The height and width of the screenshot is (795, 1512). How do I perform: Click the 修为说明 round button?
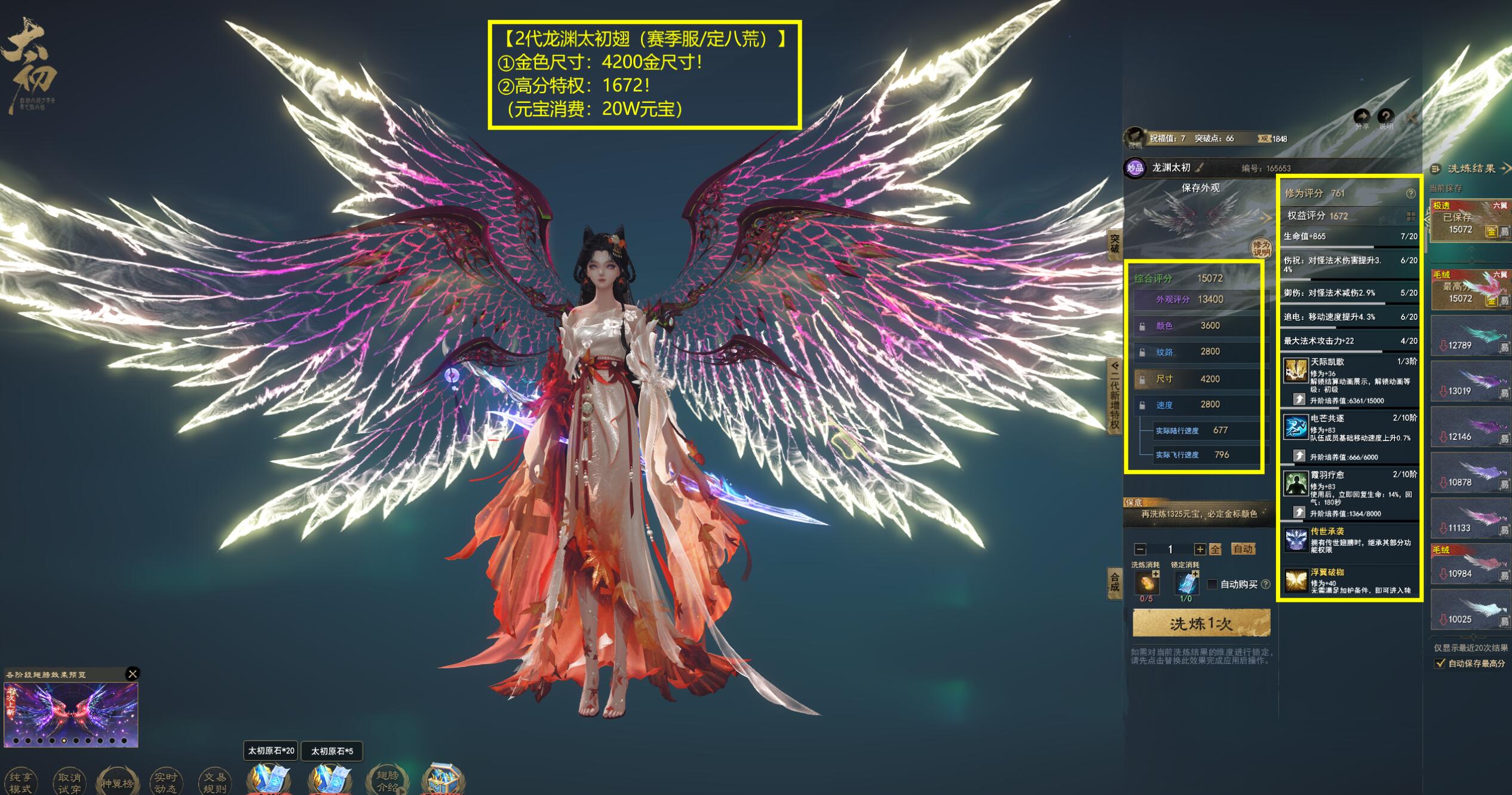point(1261,248)
